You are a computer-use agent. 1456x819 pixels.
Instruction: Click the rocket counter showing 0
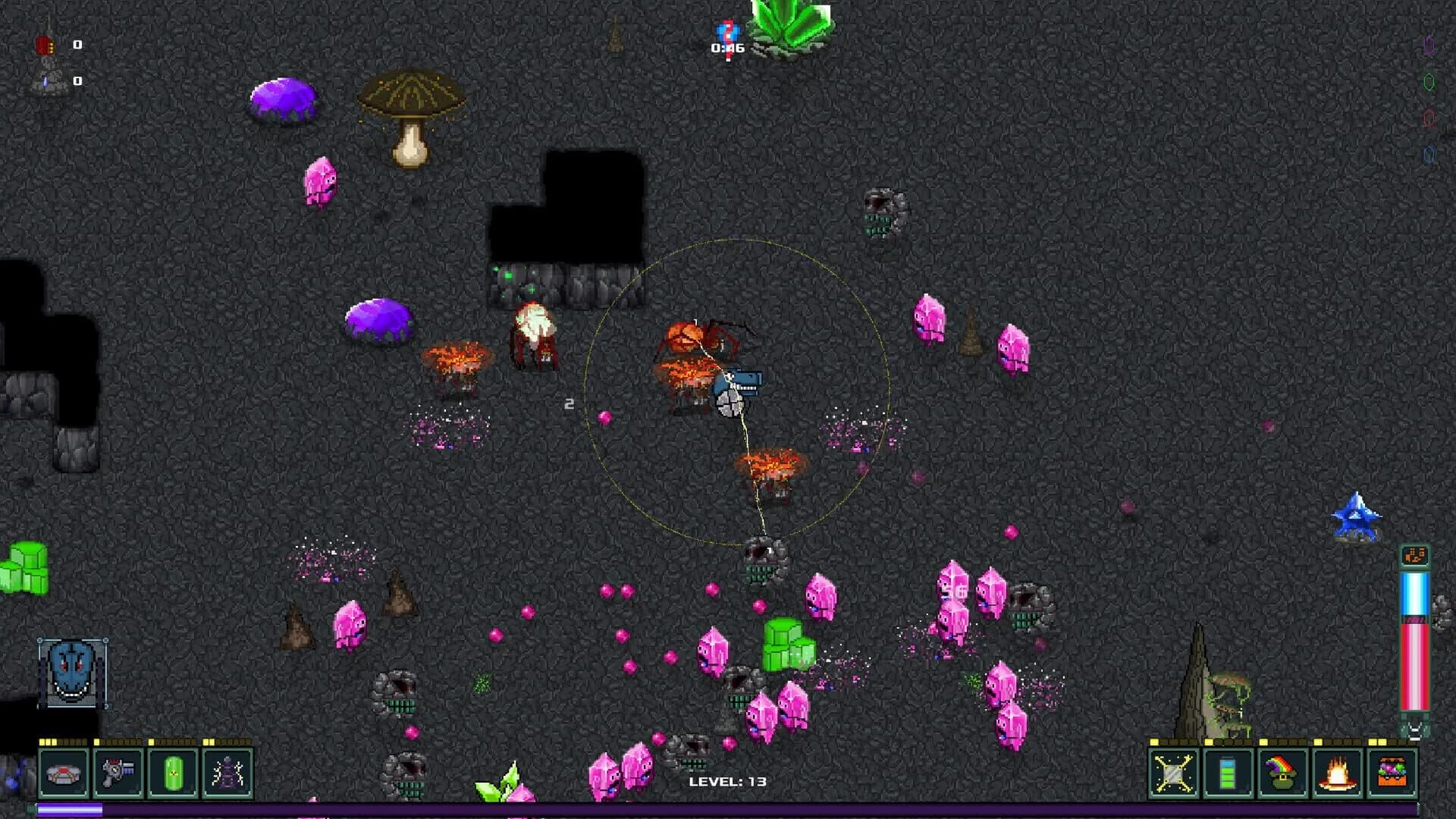(77, 45)
